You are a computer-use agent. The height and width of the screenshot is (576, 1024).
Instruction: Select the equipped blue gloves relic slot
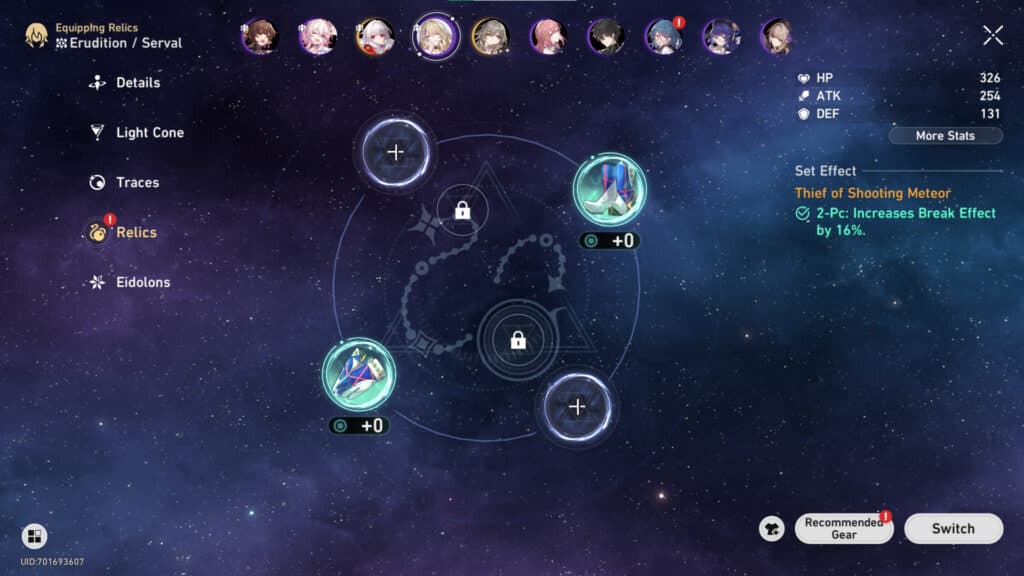[x=358, y=374]
